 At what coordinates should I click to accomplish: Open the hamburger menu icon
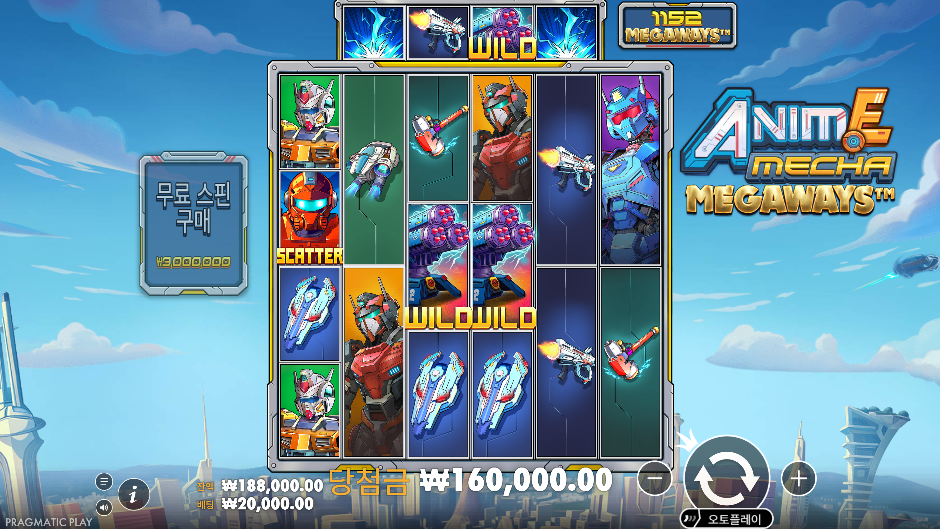[x=104, y=481]
